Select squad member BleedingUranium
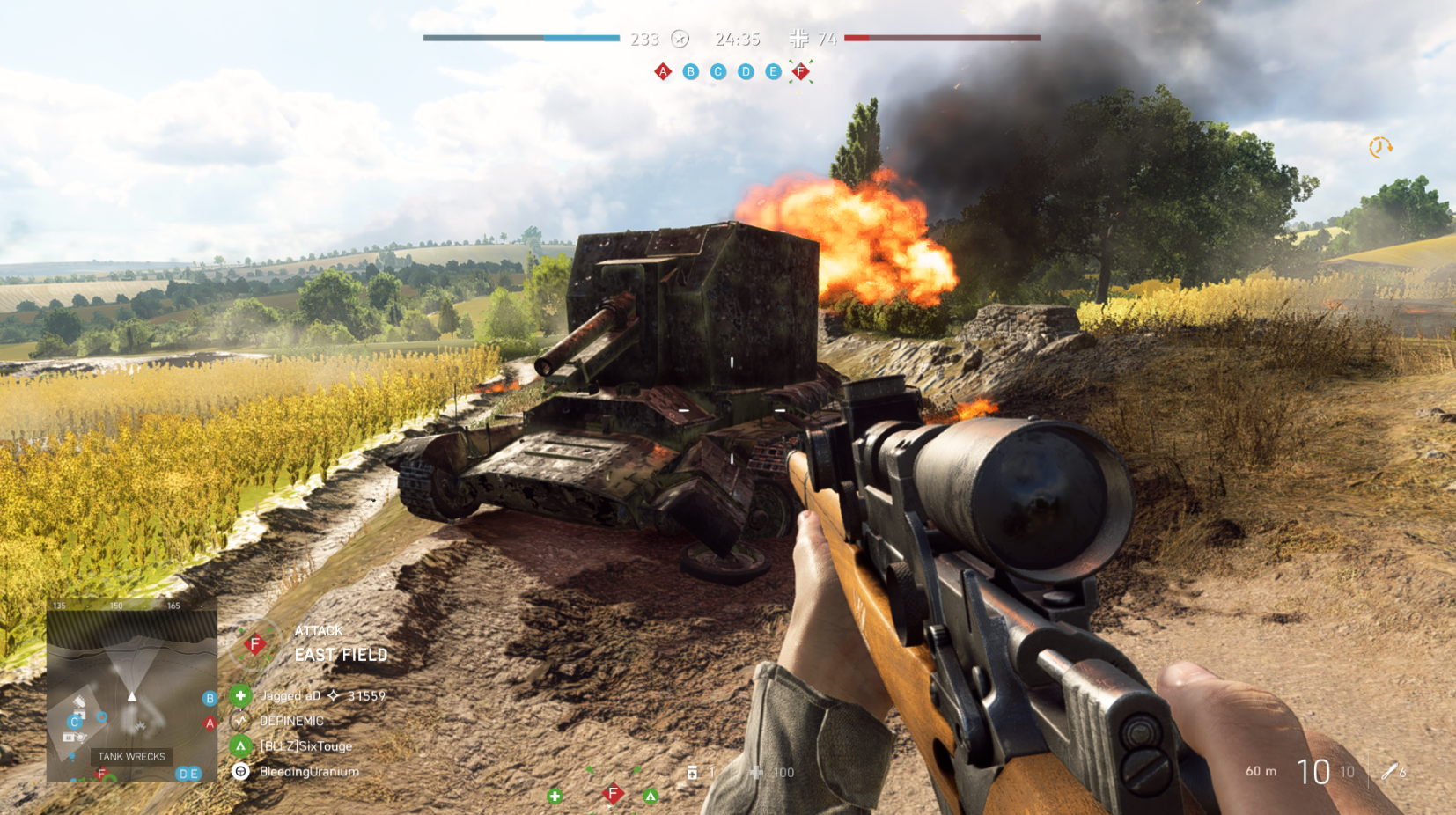 tap(309, 772)
